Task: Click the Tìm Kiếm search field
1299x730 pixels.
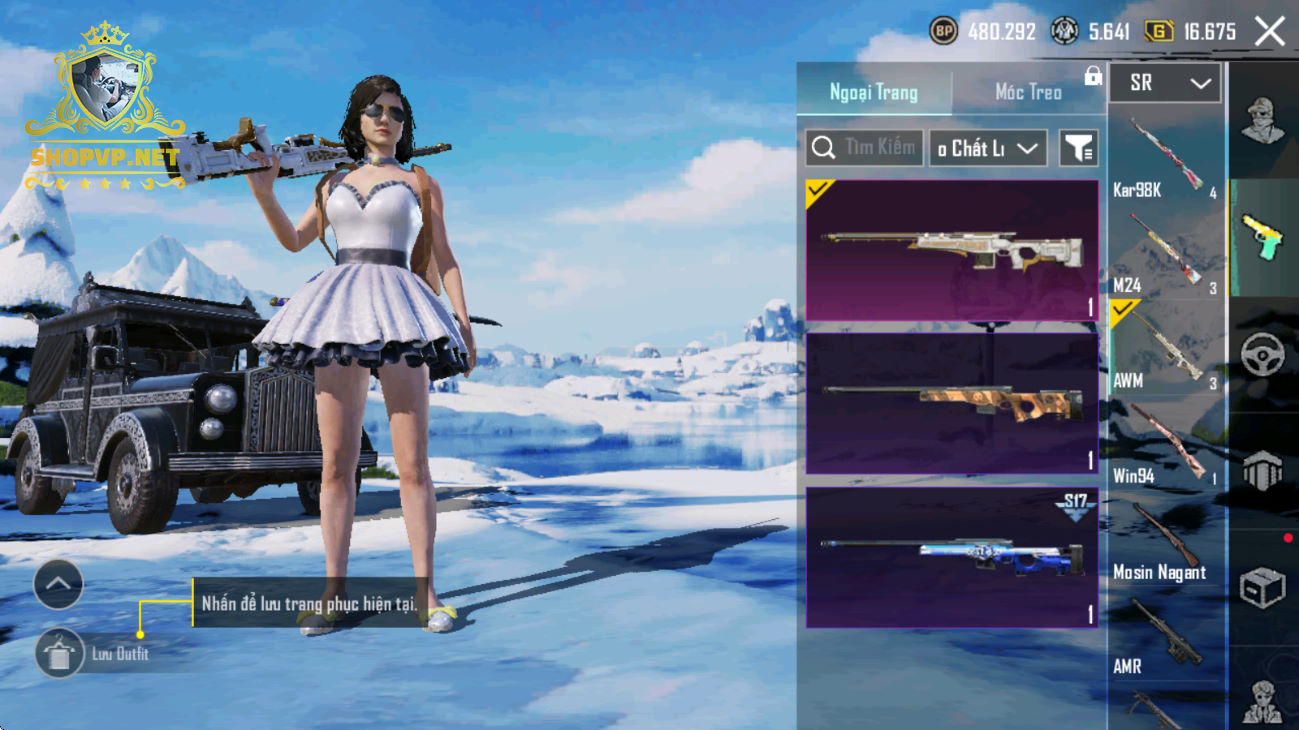Action: click(x=865, y=148)
